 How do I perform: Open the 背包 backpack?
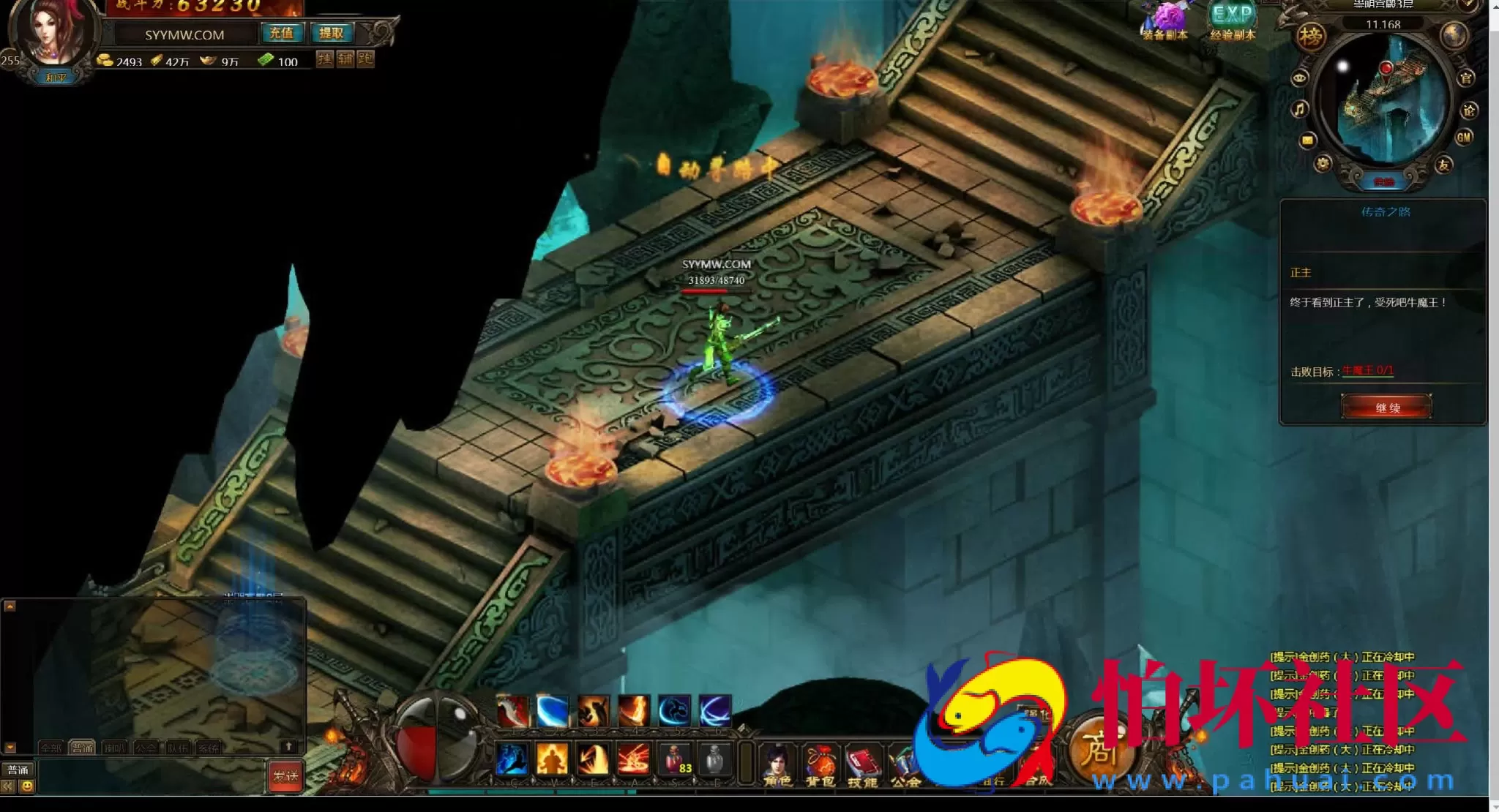pyautogui.click(x=820, y=766)
